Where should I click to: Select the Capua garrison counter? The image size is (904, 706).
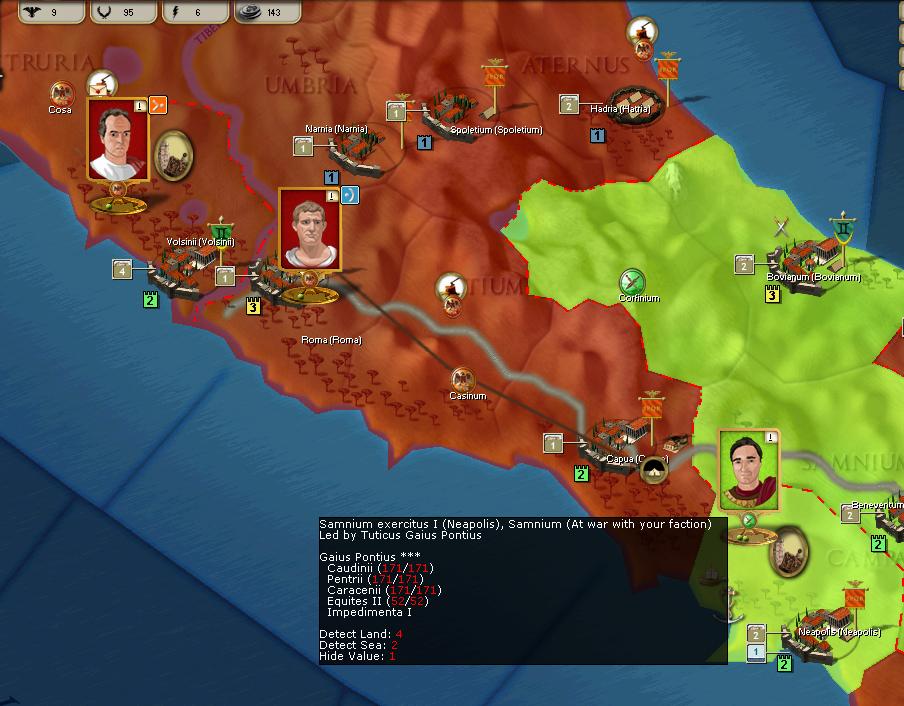pyautogui.click(x=554, y=442)
